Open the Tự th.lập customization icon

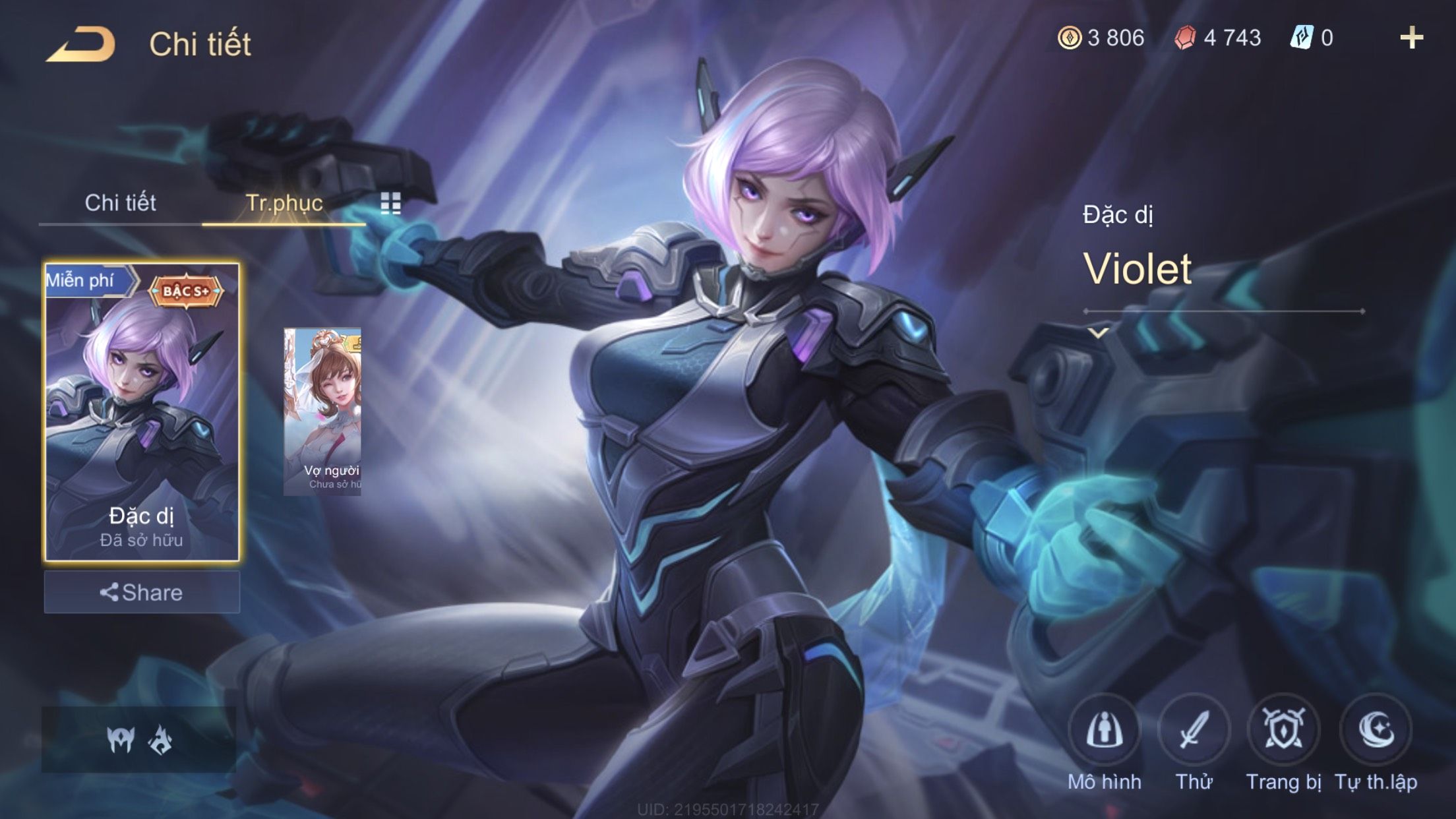tap(1376, 730)
